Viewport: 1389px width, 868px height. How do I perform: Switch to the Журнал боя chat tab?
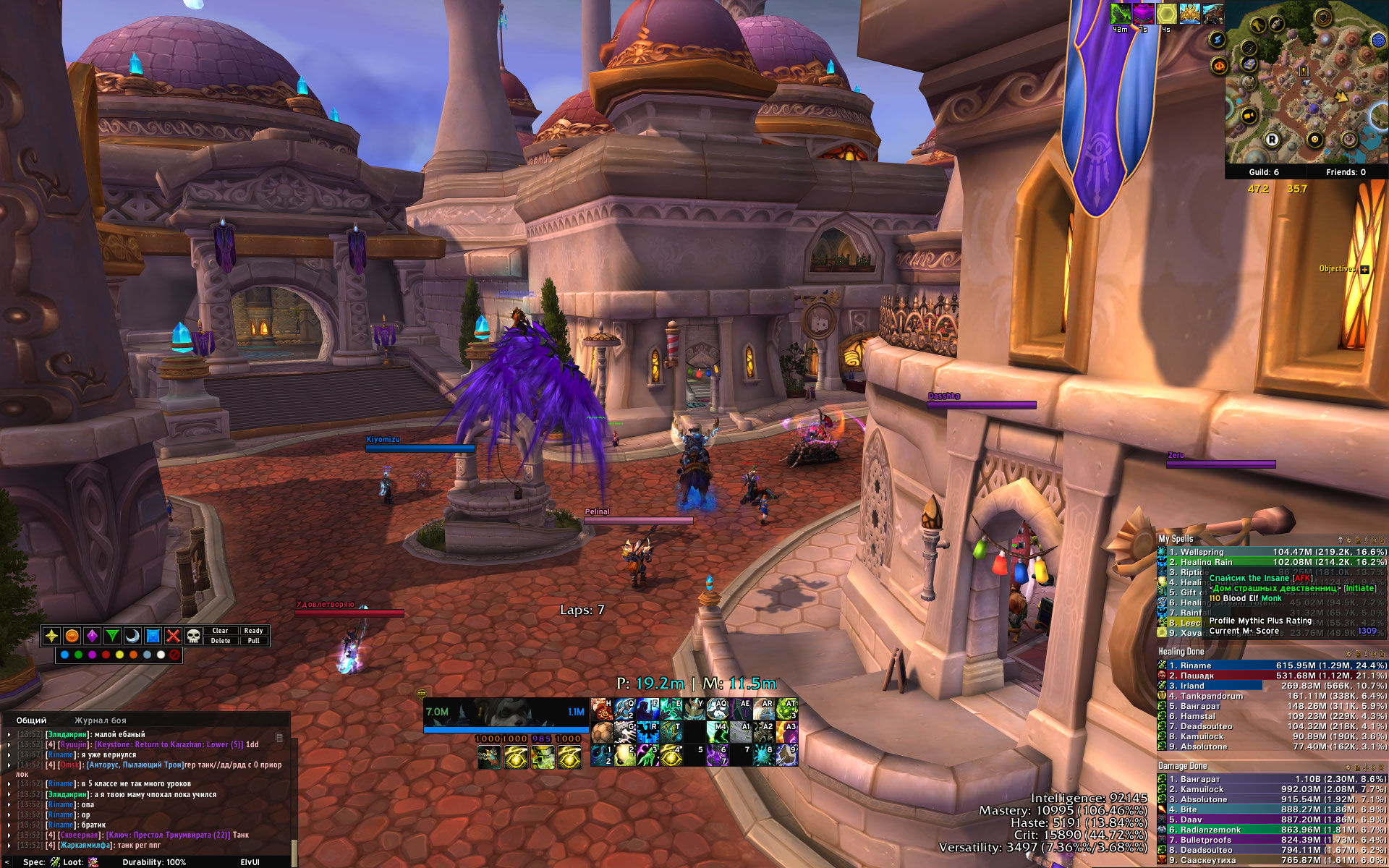click(x=100, y=720)
